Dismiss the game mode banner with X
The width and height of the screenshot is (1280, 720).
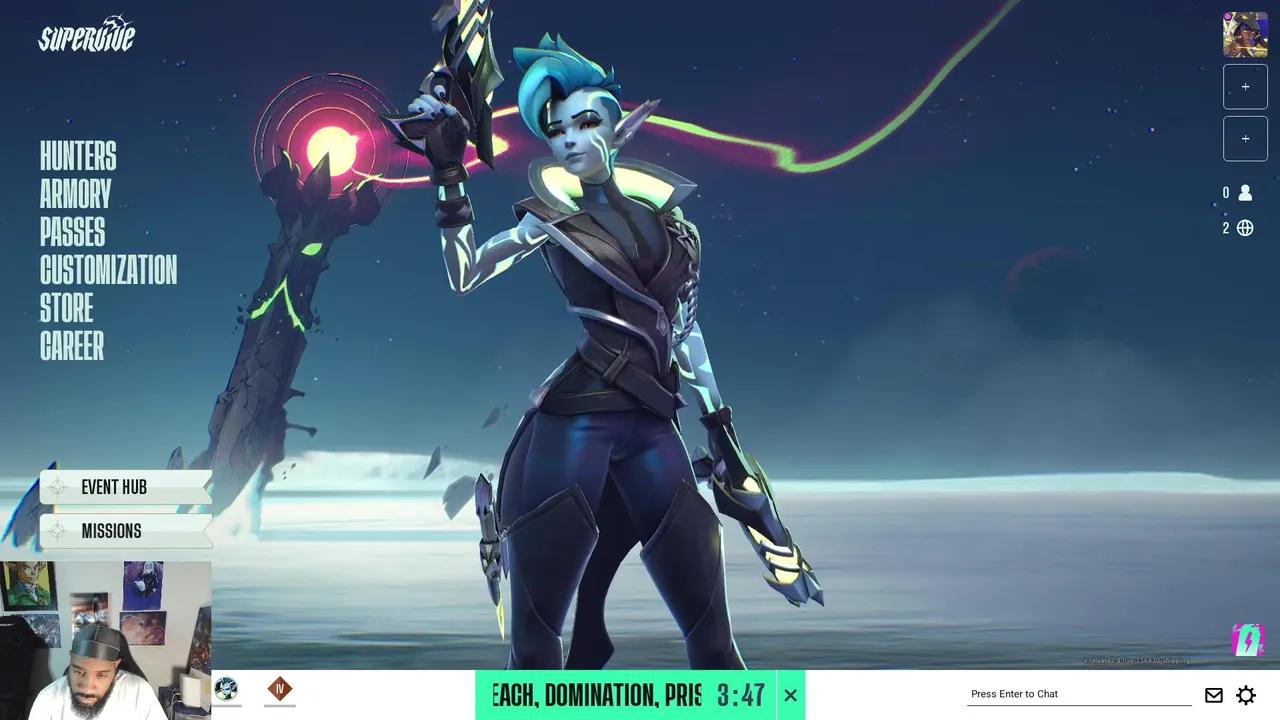click(x=790, y=694)
